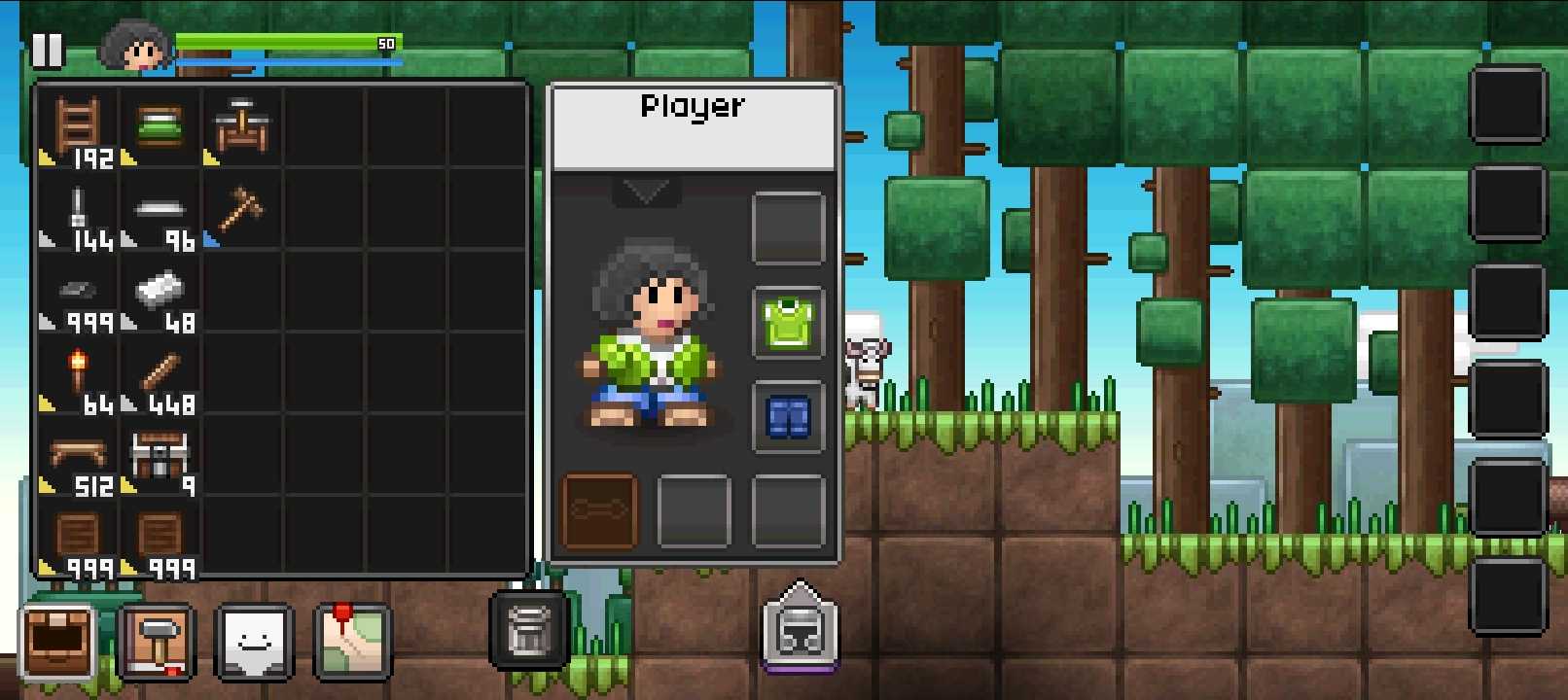The height and width of the screenshot is (700, 1568).
Task: Click the trash can button
Action: point(529,630)
